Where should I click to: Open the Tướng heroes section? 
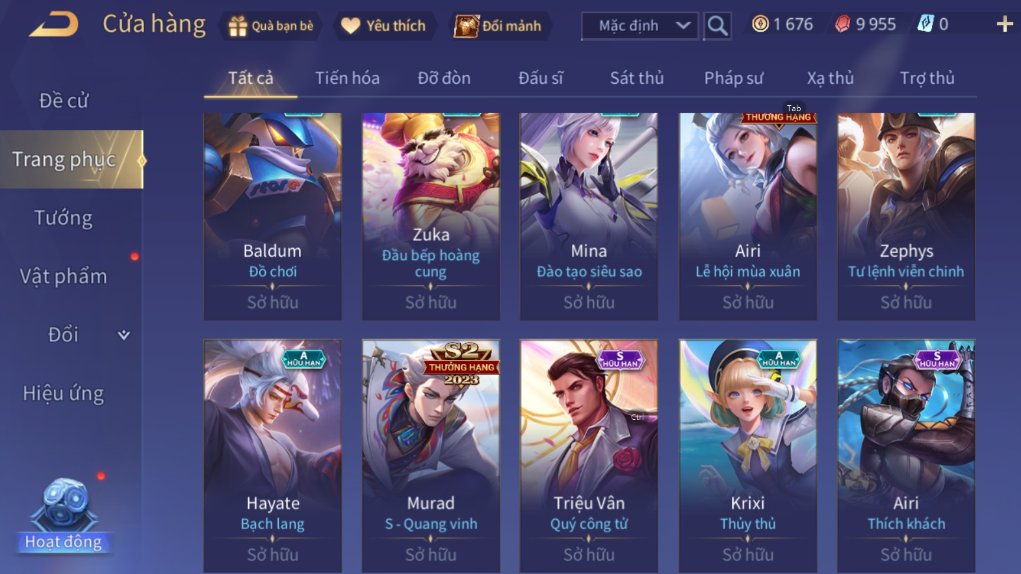pos(63,218)
